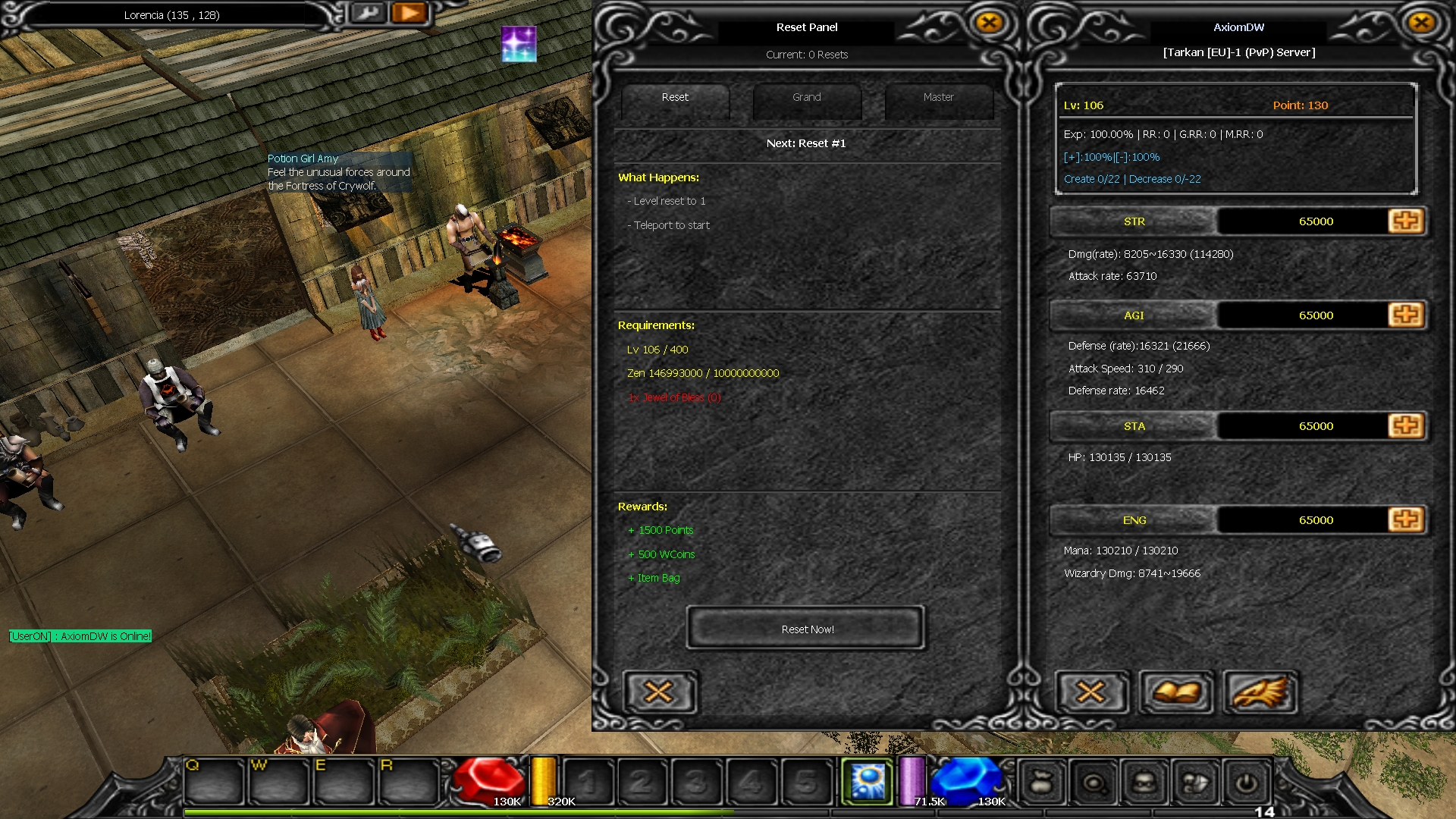Open the wrench settings button
The image size is (1456, 819).
click(x=369, y=13)
